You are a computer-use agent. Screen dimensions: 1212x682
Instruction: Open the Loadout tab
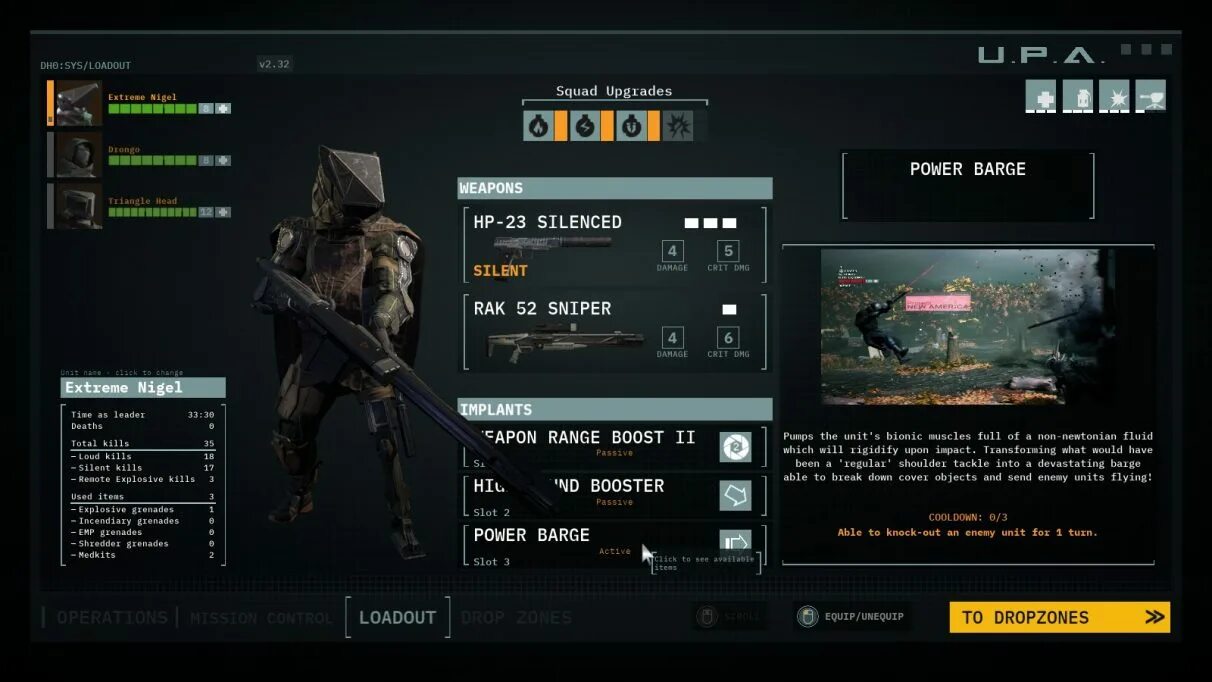click(397, 618)
